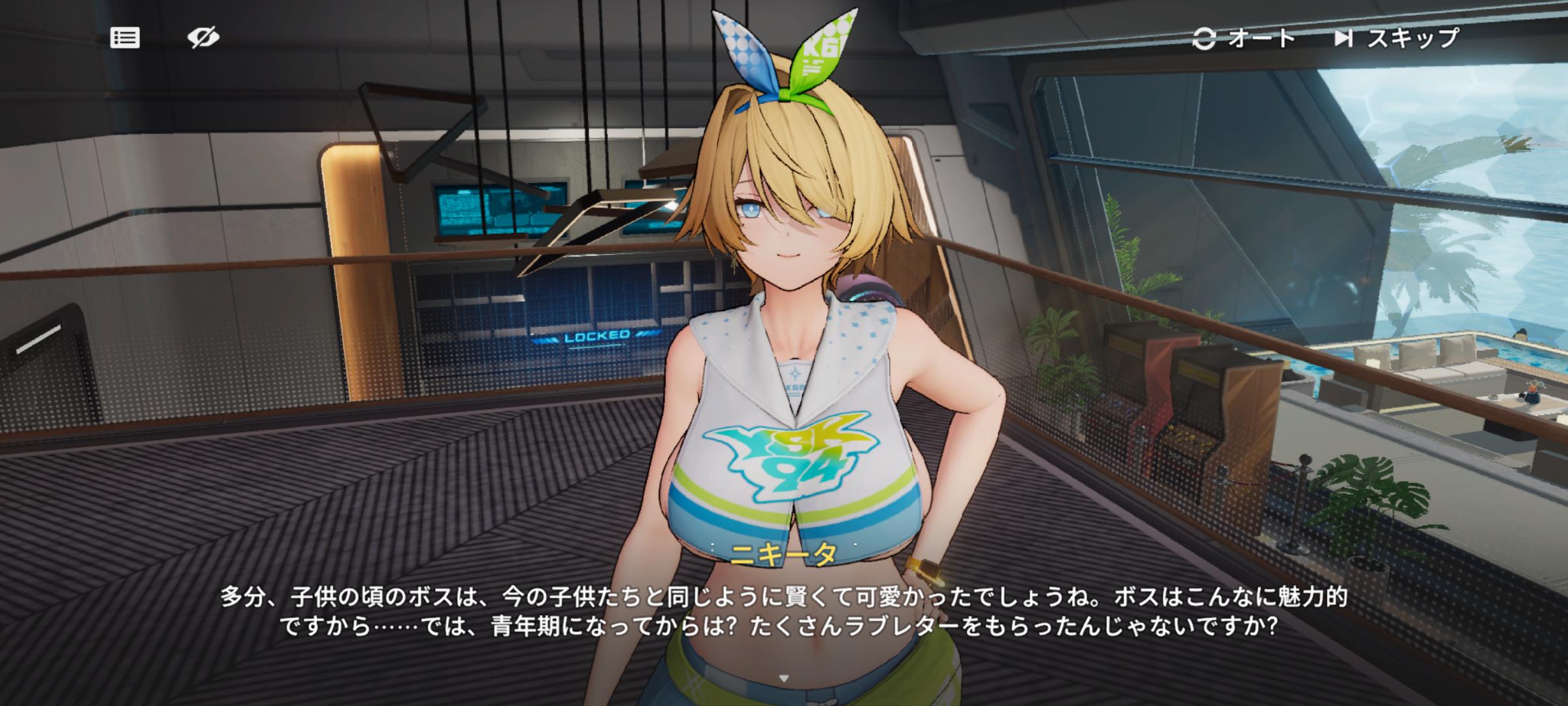Screen dimensions: 1568x706
Task: Open the dialogue log list icon
Action: (x=125, y=38)
